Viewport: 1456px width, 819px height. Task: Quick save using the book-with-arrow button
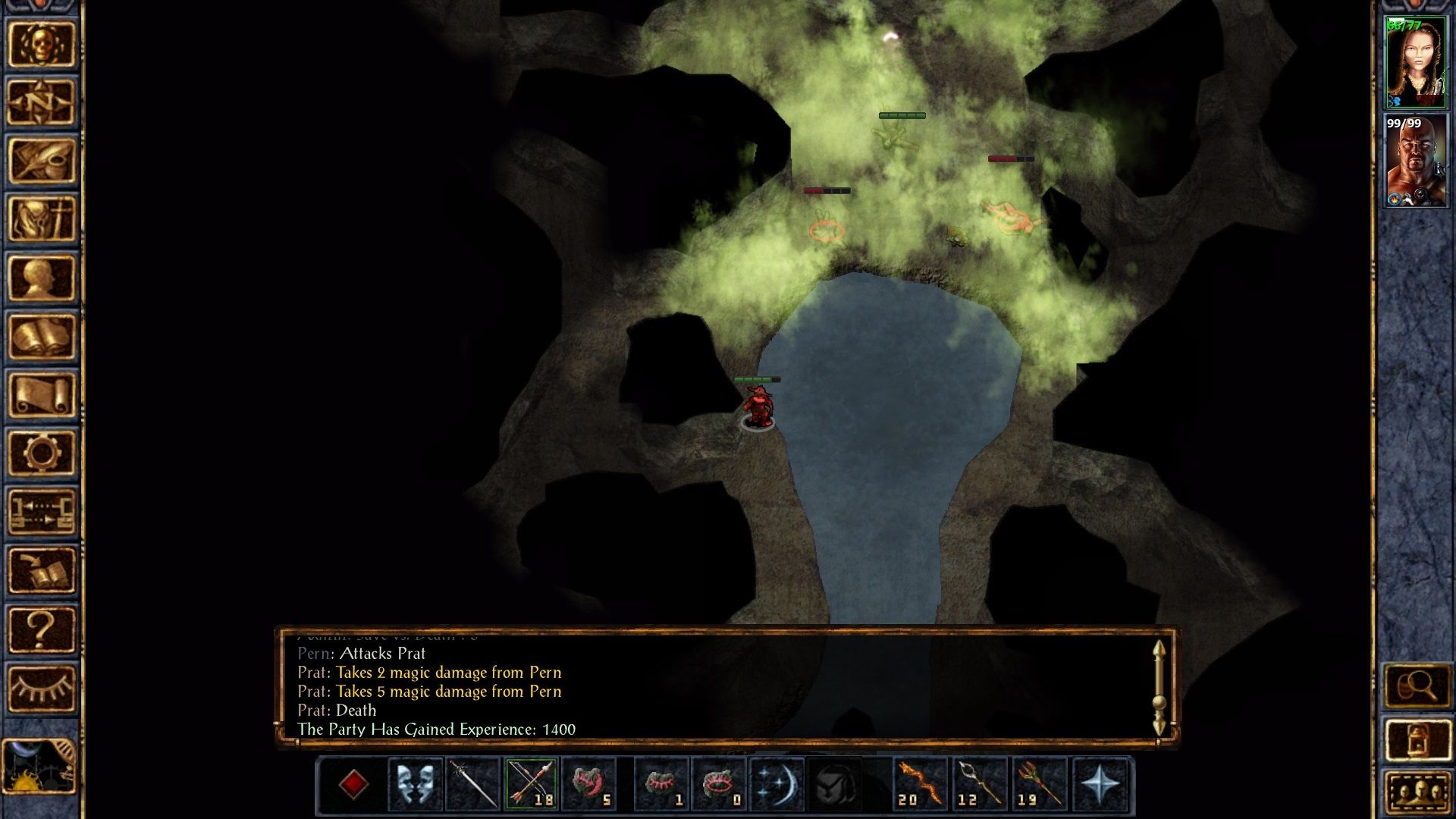pyautogui.click(x=41, y=571)
